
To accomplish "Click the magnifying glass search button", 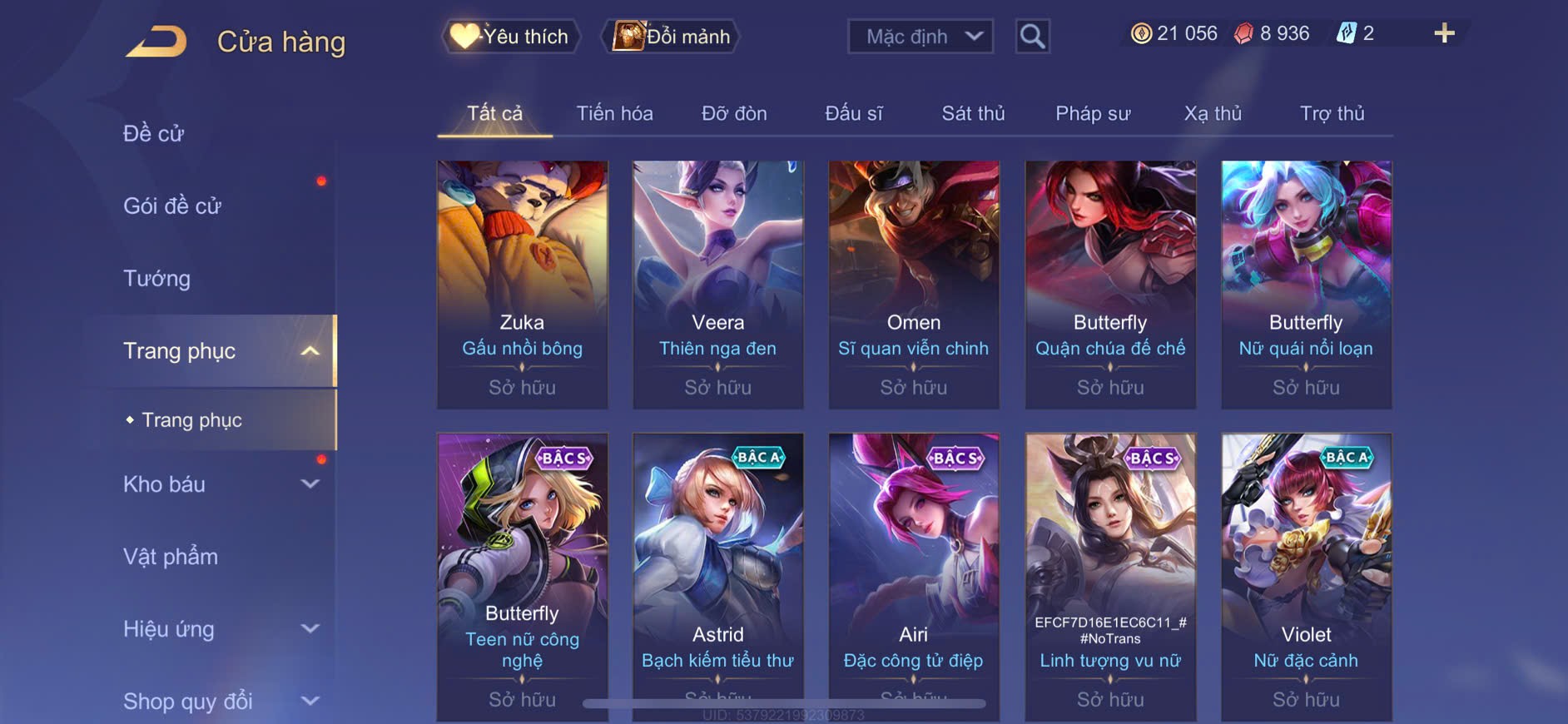I will pos(1032,37).
